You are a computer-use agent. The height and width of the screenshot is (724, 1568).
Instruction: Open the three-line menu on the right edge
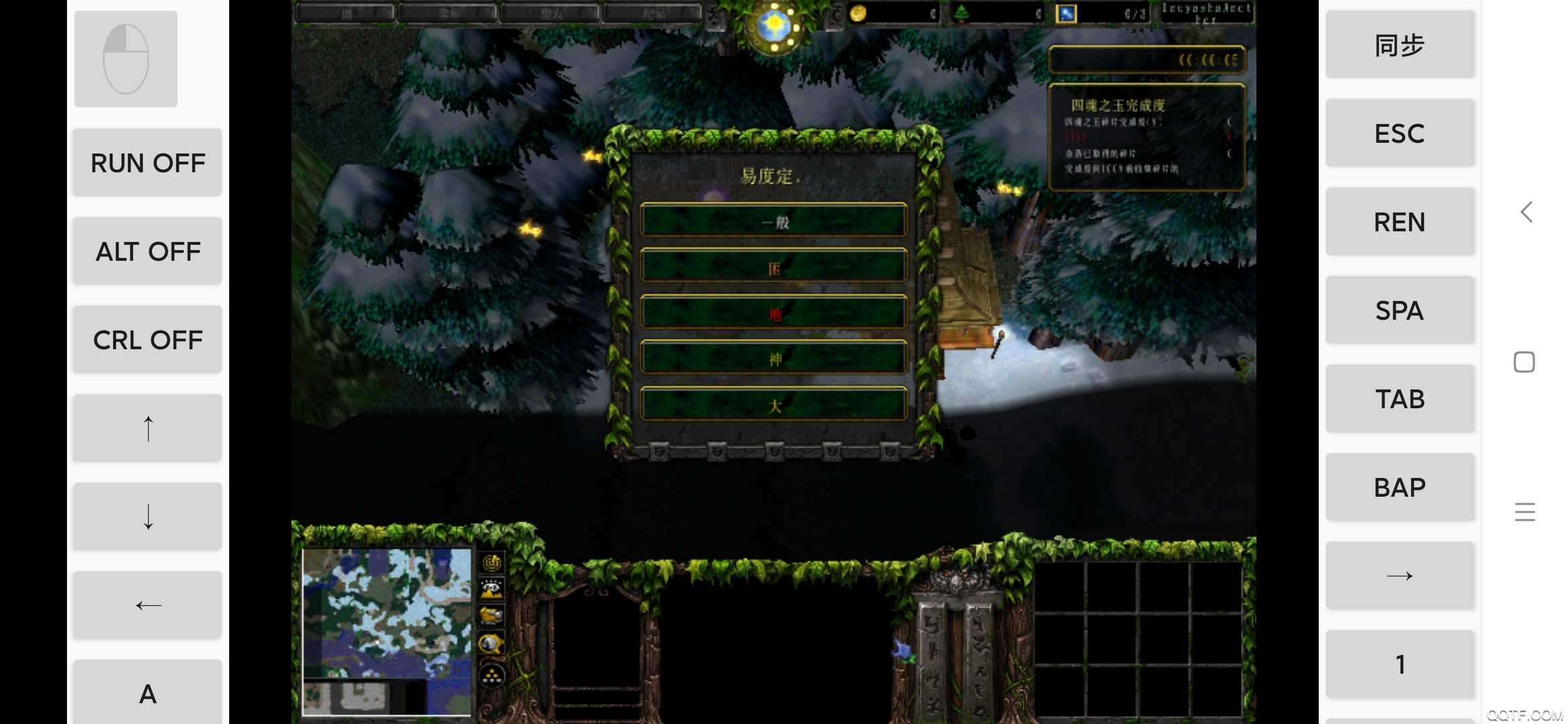click(1525, 511)
